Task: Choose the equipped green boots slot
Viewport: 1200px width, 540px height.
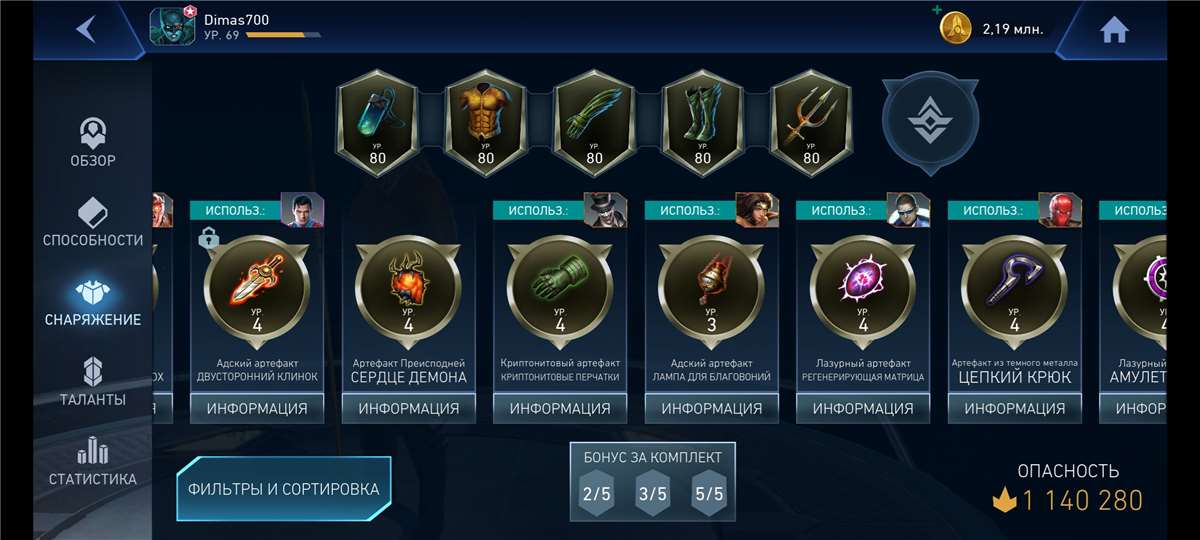Action: coord(702,123)
